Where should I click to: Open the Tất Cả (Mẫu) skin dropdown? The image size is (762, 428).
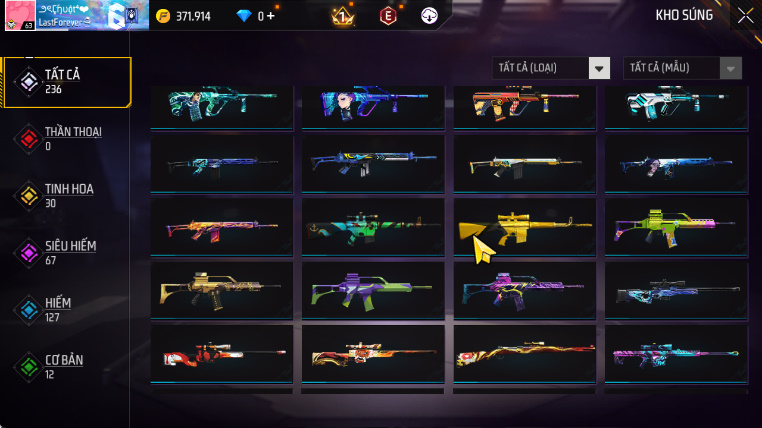coord(682,68)
